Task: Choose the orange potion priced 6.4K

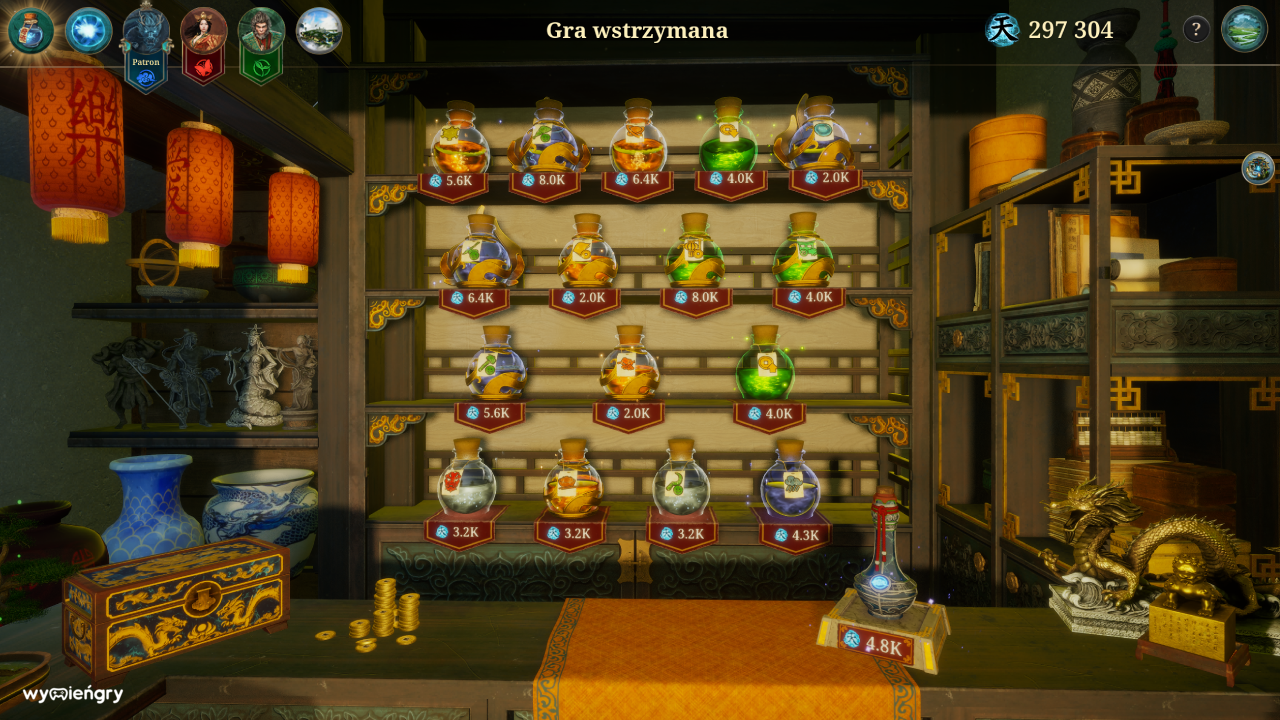Action: coord(638,143)
